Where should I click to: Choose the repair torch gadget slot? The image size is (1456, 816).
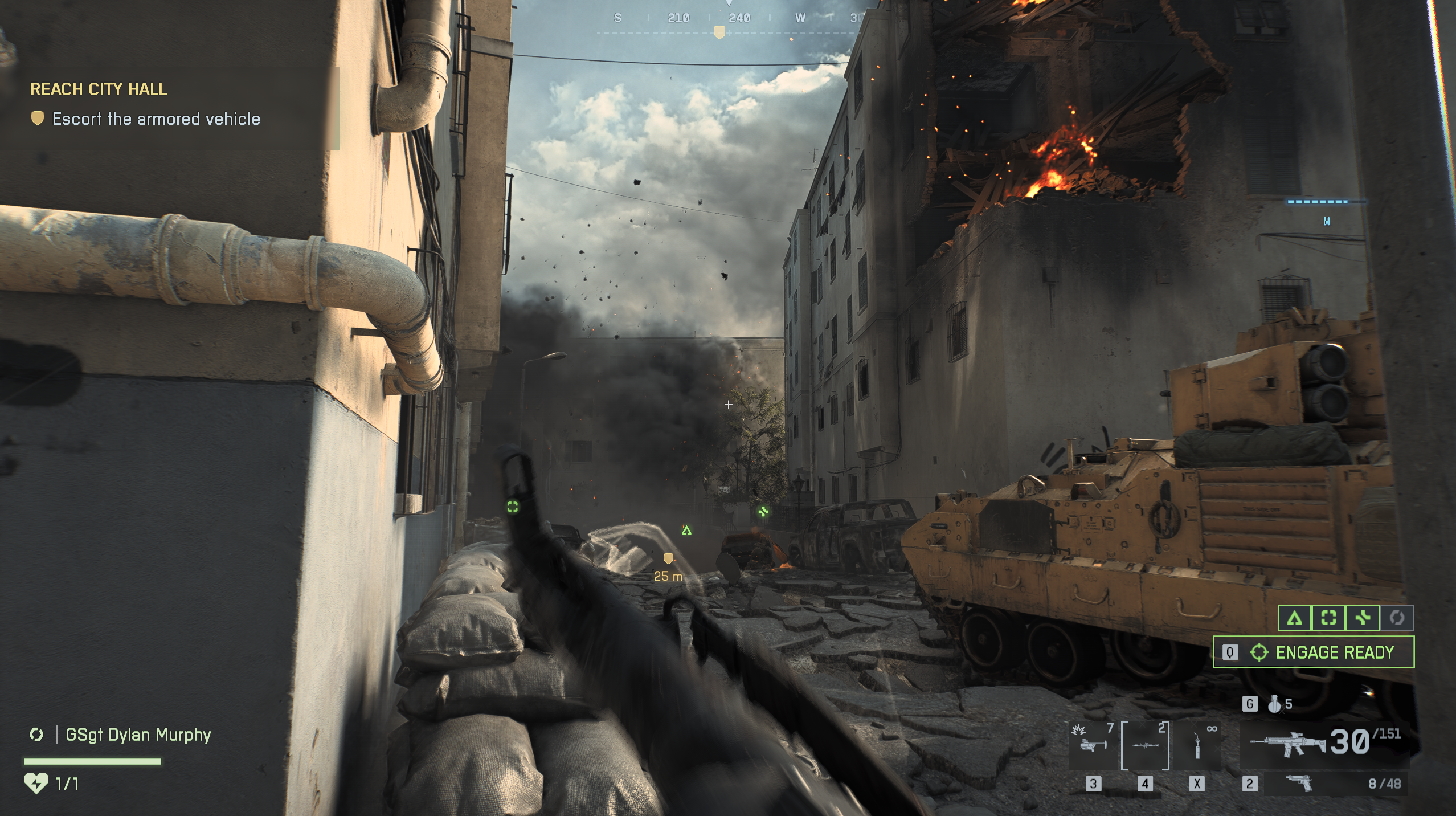coord(1197,745)
